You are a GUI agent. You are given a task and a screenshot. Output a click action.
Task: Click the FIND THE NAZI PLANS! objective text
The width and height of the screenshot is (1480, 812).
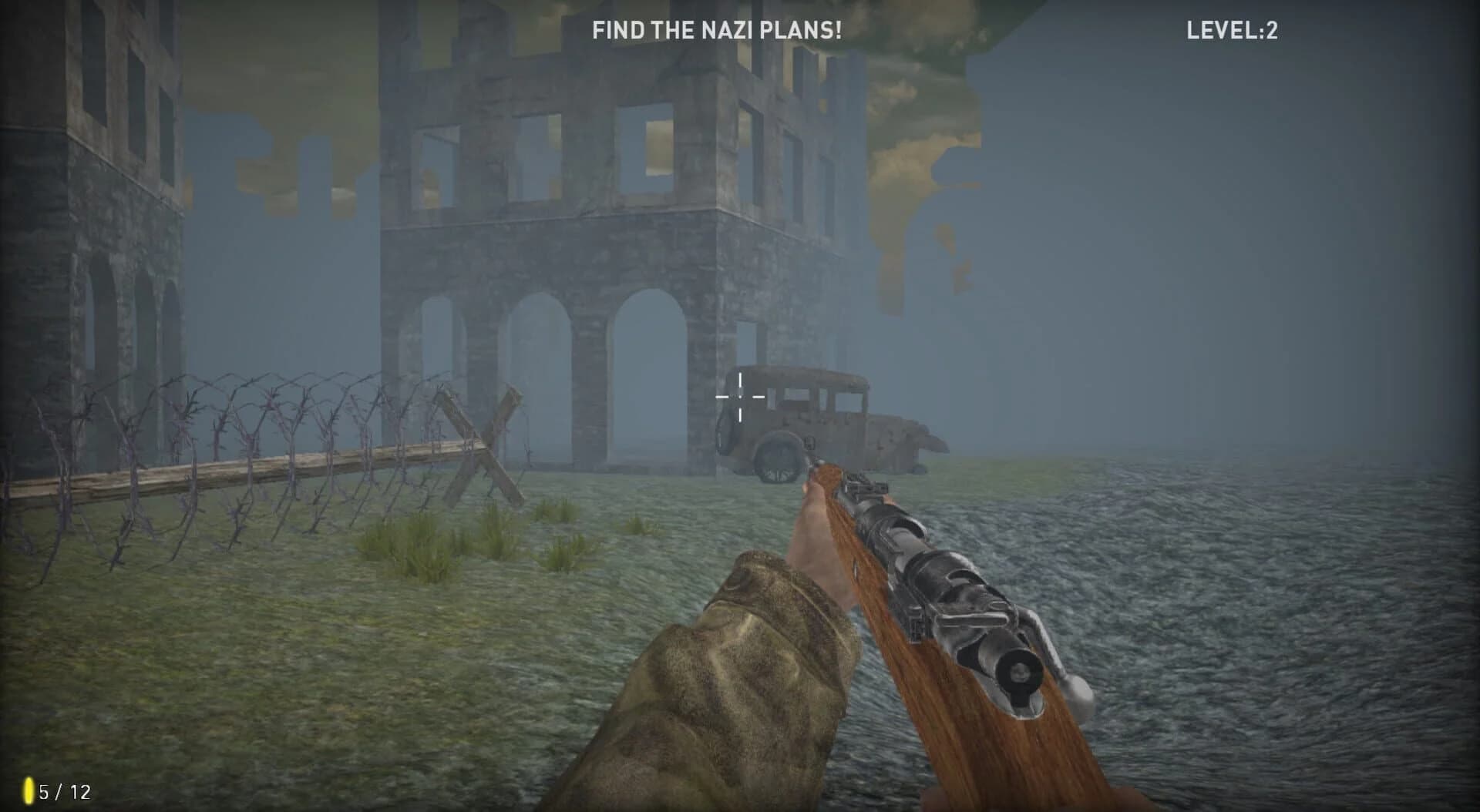[x=716, y=31]
